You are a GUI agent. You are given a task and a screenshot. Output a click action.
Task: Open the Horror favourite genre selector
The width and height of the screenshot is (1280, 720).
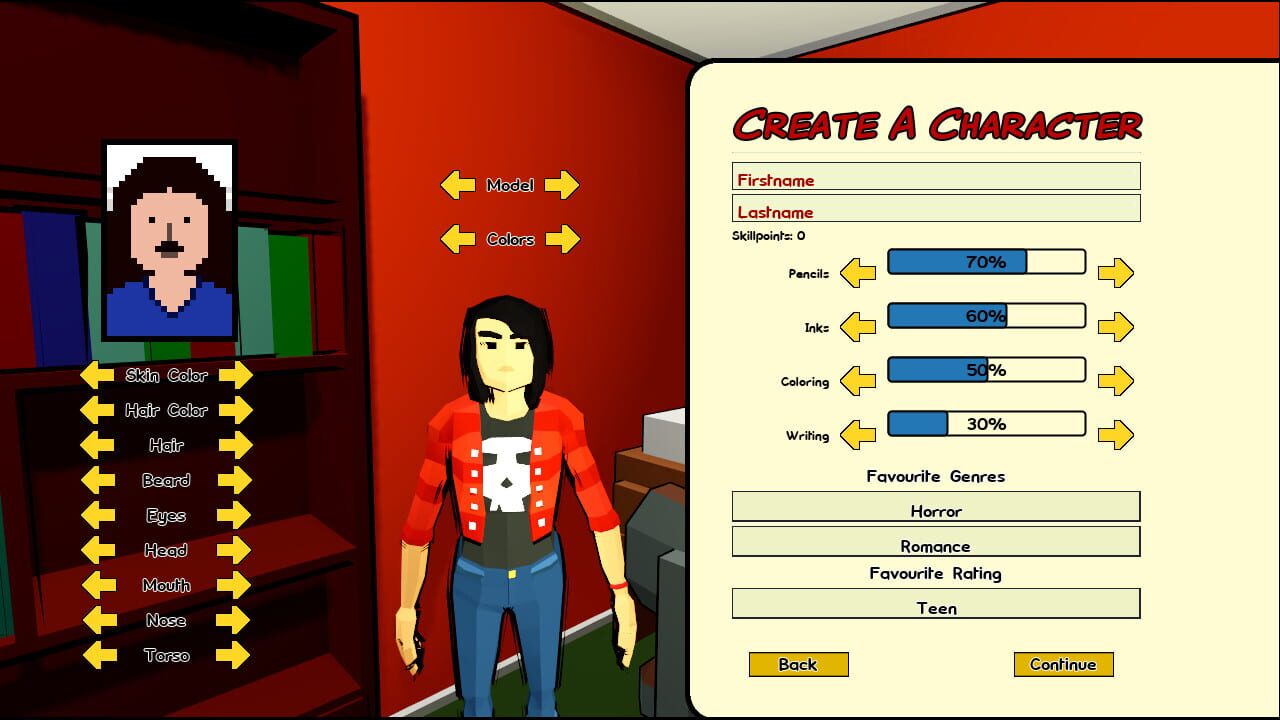tap(936, 510)
